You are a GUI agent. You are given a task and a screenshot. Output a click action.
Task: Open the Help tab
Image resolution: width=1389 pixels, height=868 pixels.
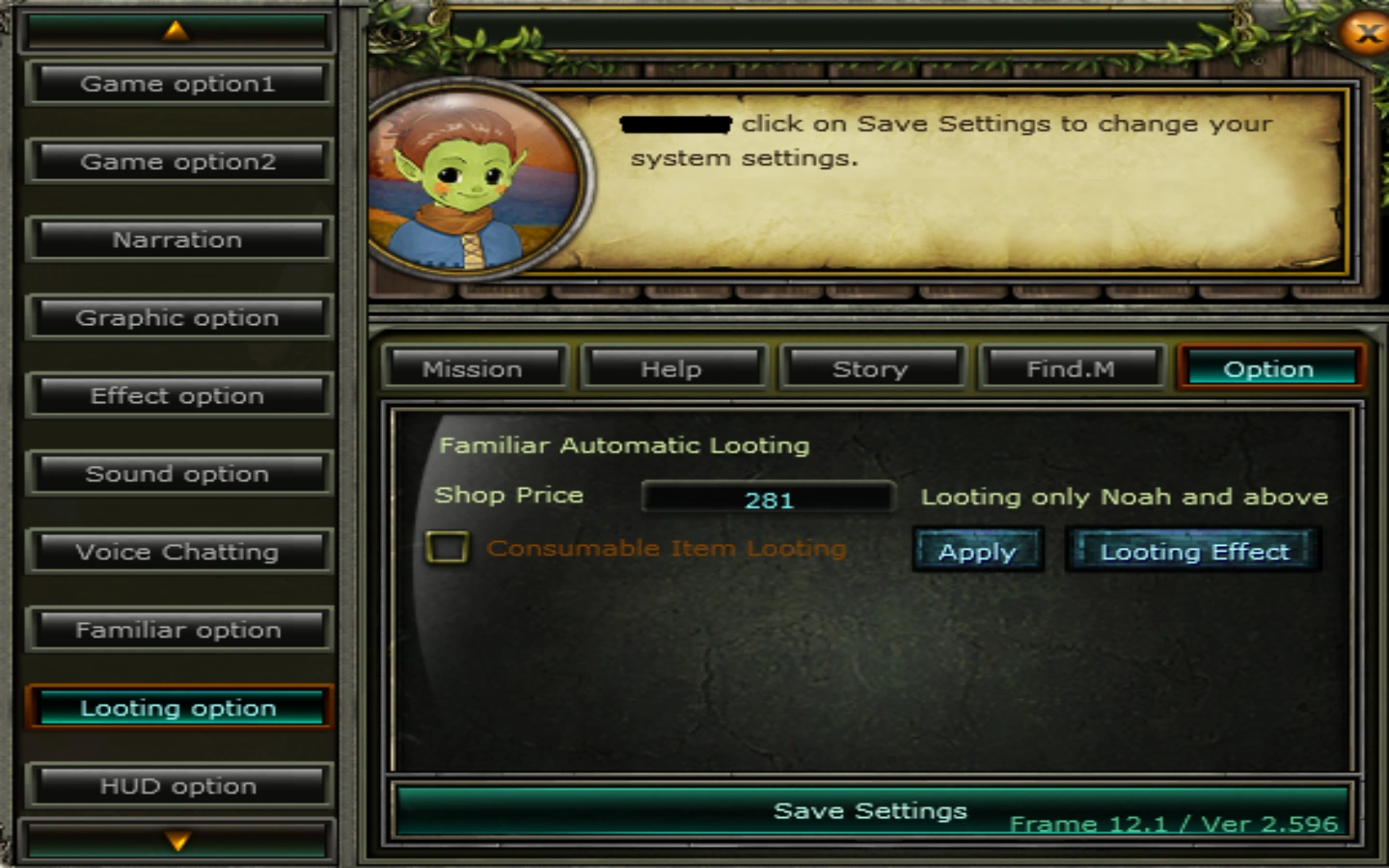(x=673, y=367)
